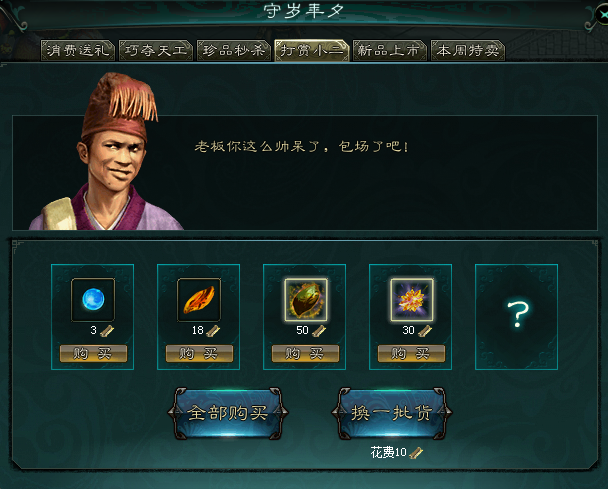This screenshot has height=489, width=608.
Task: Open the 巧夺天工 tab
Action: coord(155,50)
